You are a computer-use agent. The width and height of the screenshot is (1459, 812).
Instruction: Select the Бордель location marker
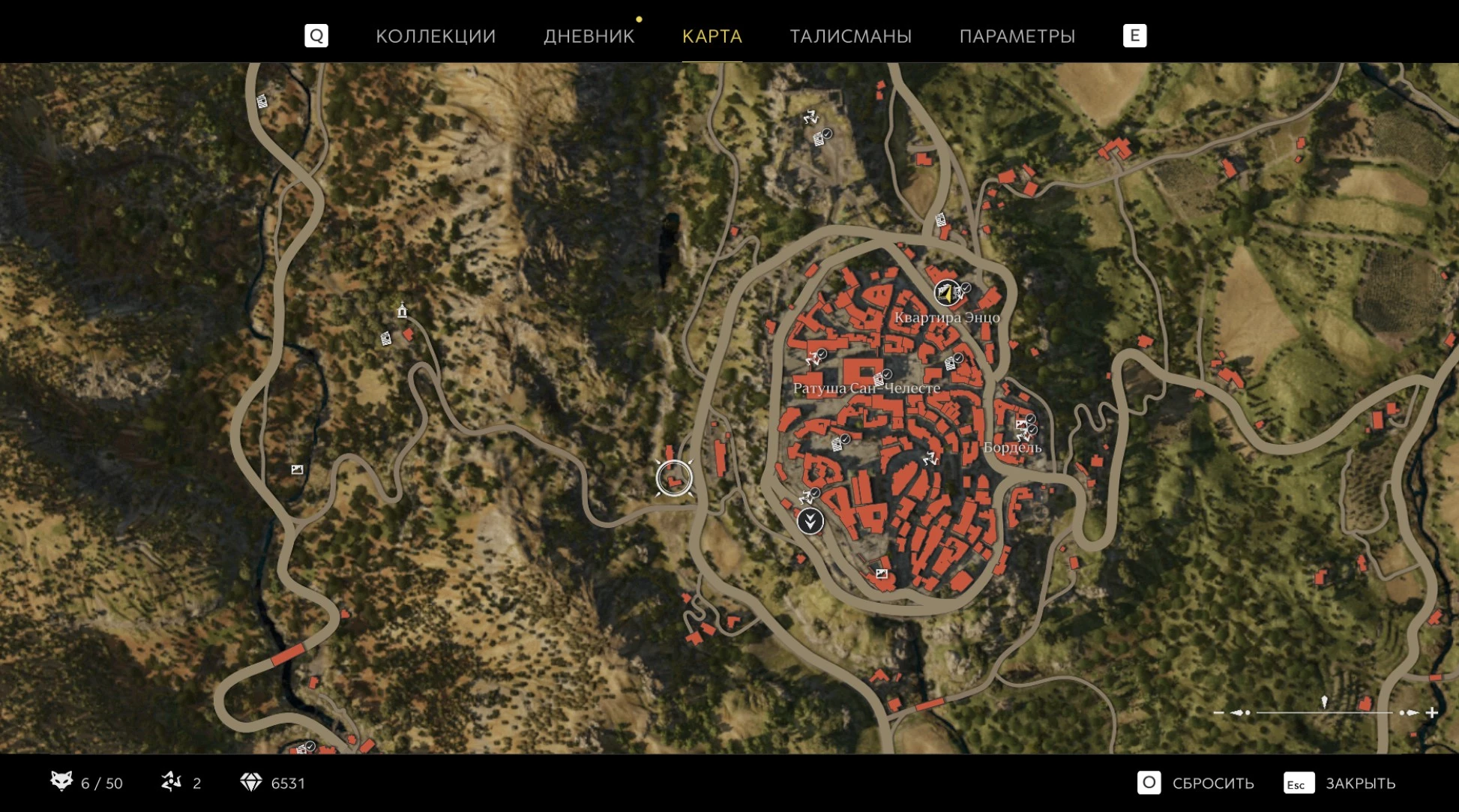click(1012, 447)
